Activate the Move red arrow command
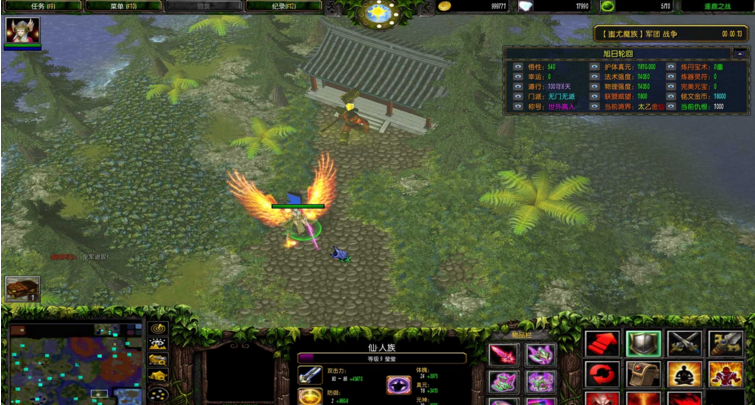 coord(602,344)
